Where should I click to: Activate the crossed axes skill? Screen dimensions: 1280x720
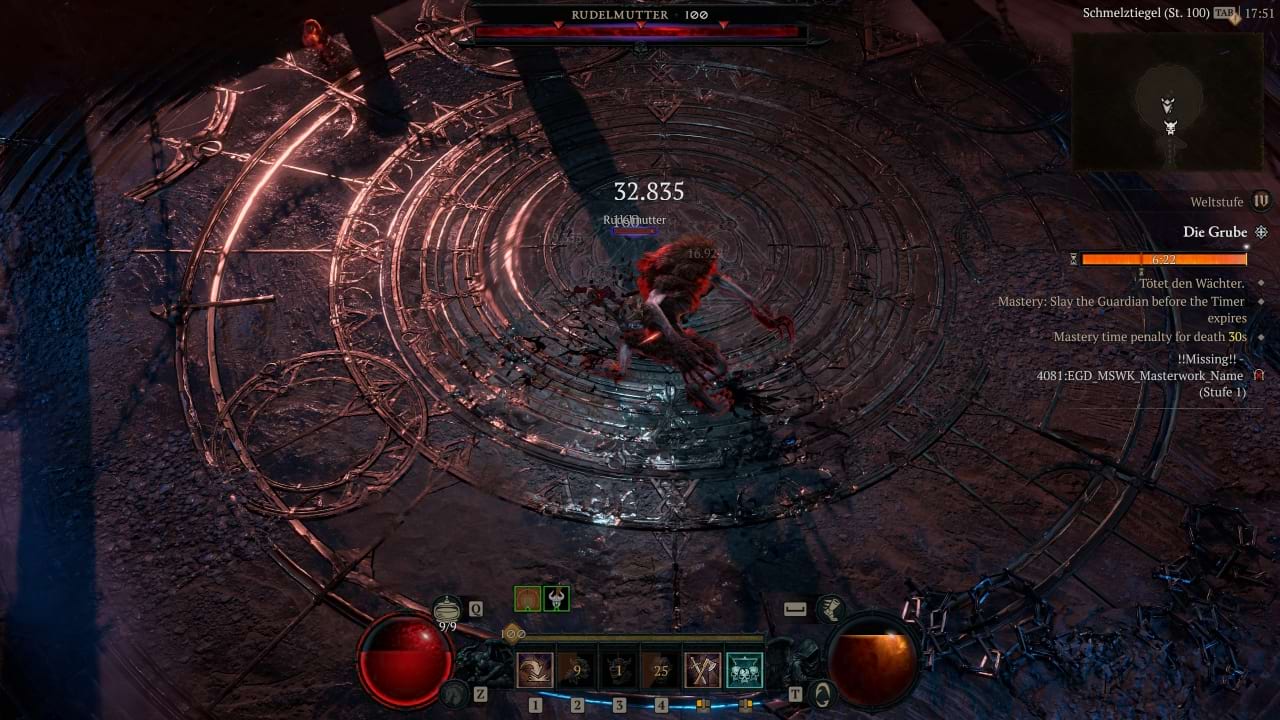(x=703, y=670)
